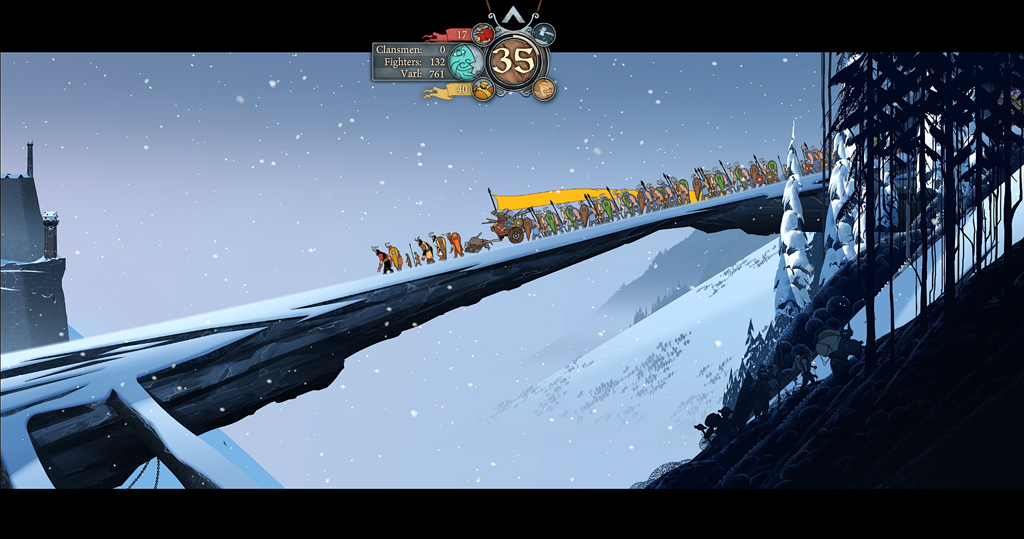
Task: Open the red banner renown icon
Action: point(483,34)
